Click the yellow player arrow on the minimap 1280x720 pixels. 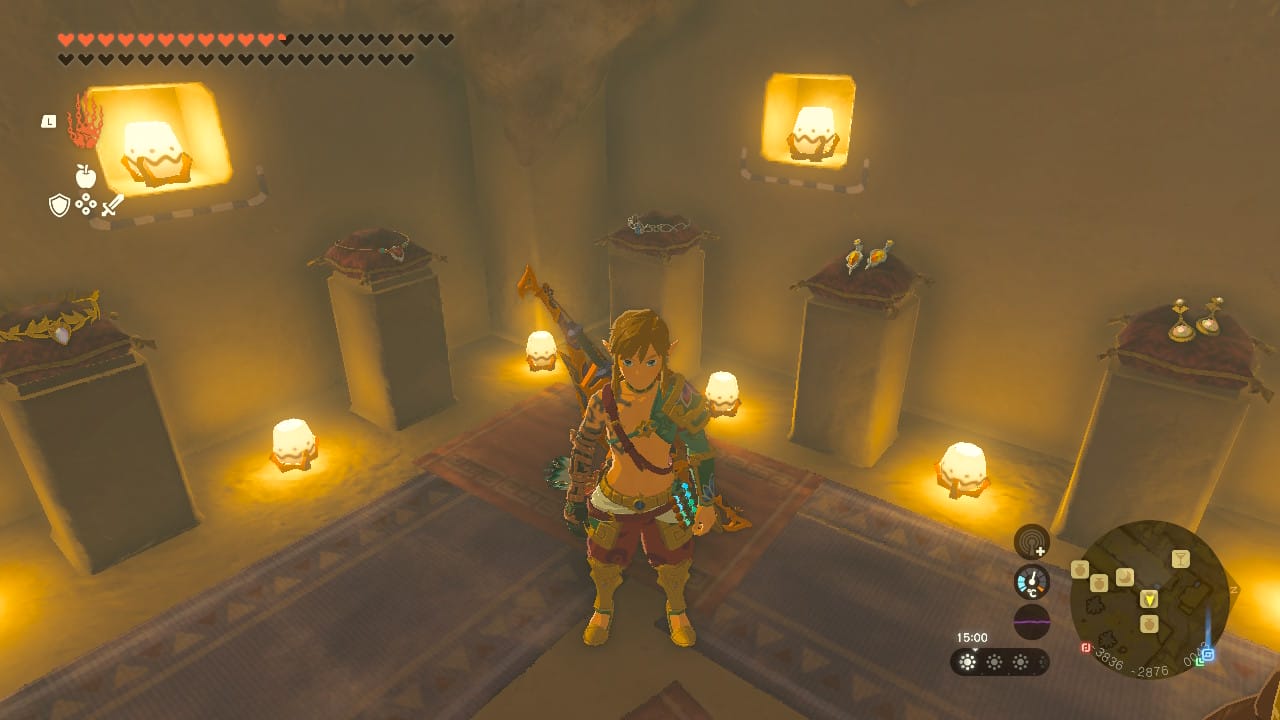1150,598
